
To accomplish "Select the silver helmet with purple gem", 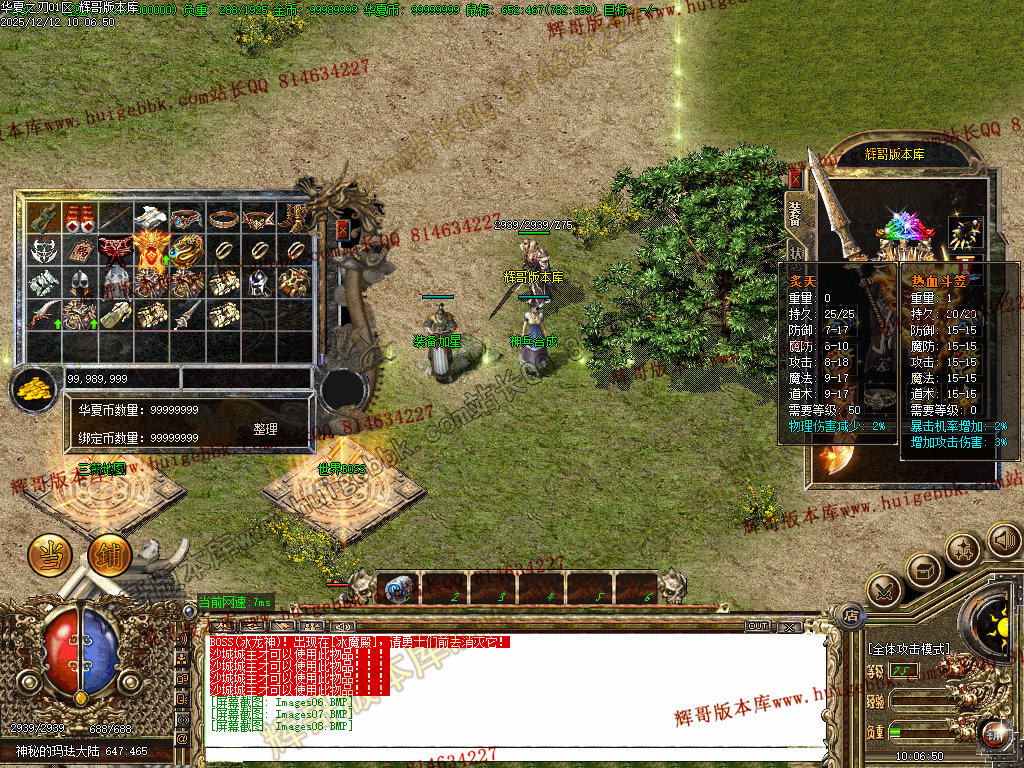I will [259, 283].
